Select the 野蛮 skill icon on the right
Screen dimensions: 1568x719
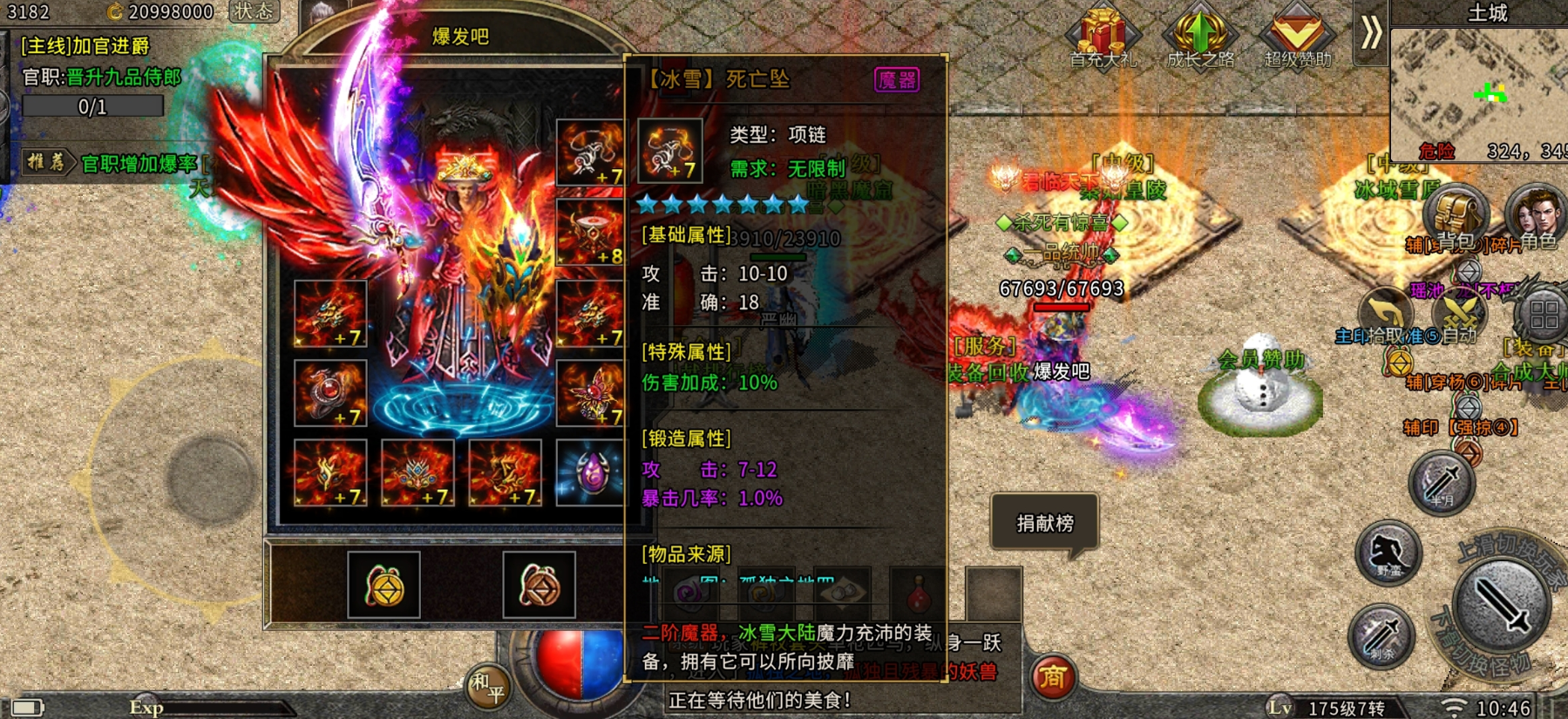[x=1391, y=551]
